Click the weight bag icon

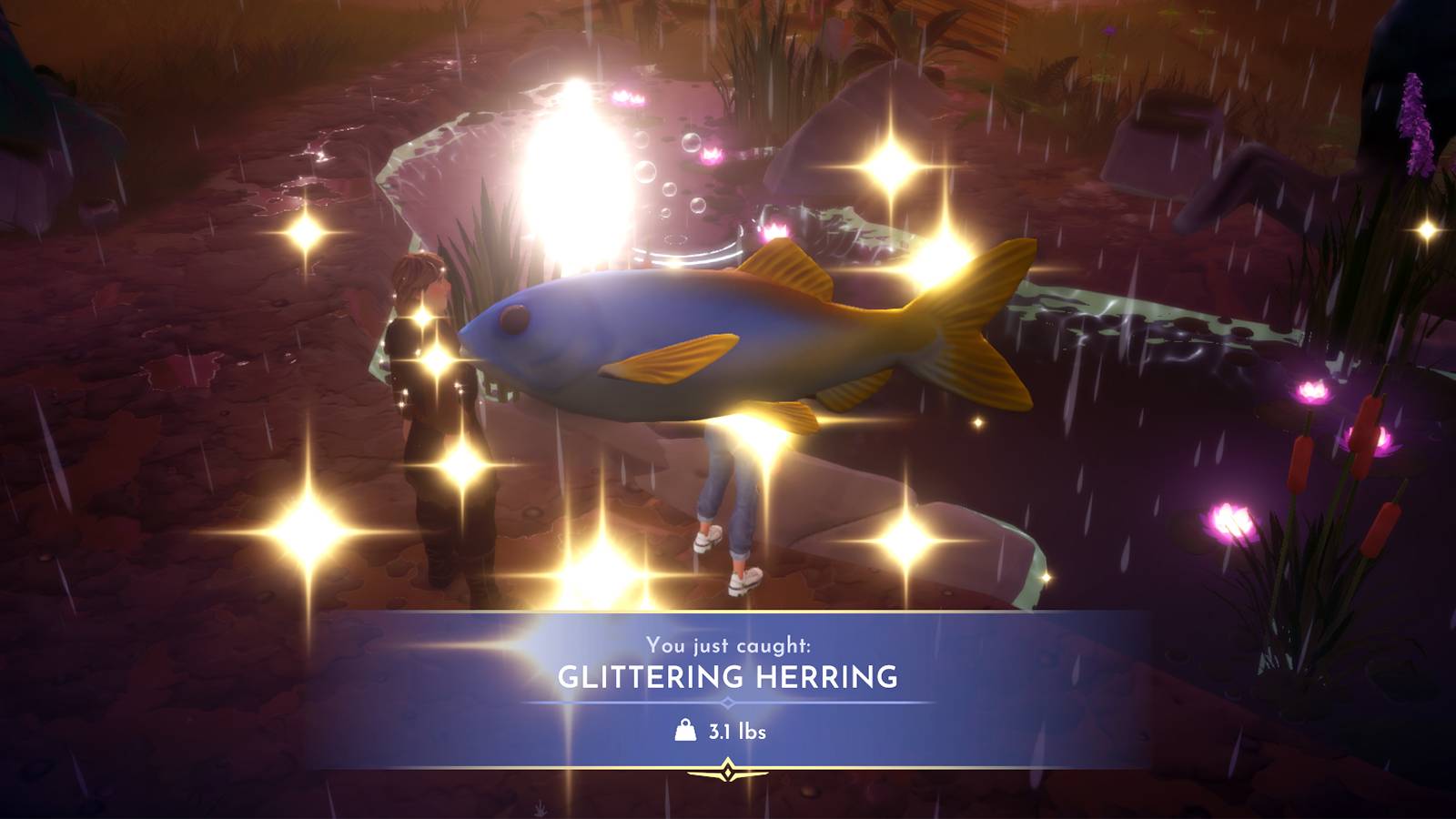[x=683, y=729]
